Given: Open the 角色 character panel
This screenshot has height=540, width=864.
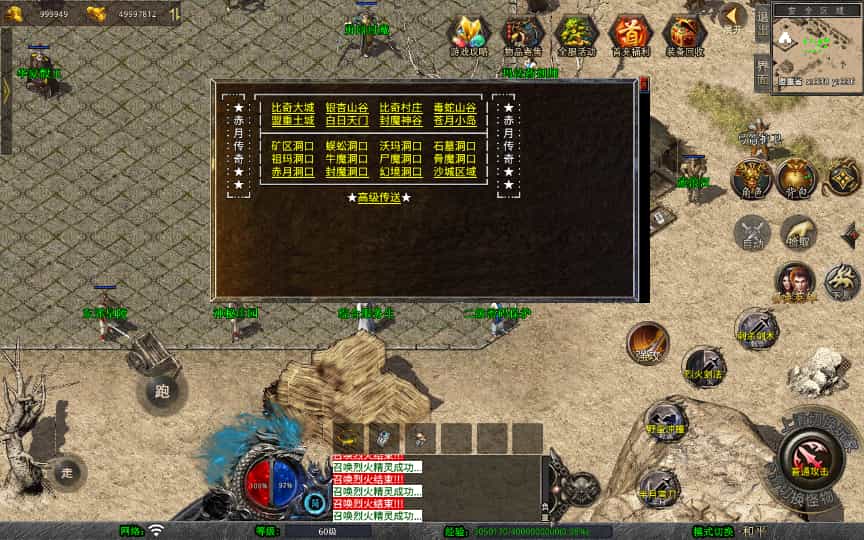Looking at the screenshot, I should click(x=750, y=178).
